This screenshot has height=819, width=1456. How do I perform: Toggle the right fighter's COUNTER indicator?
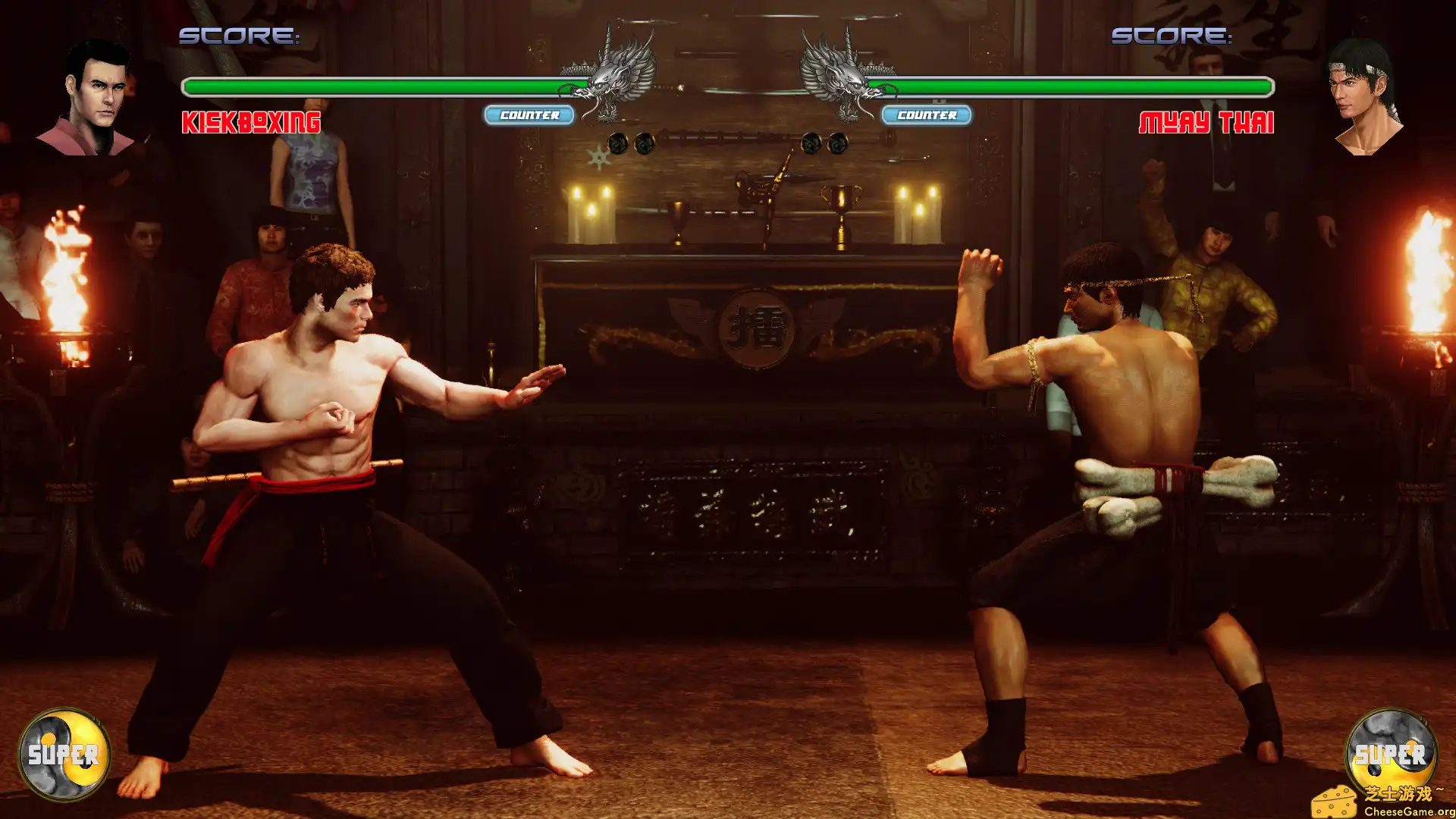[x=927, y=116]
